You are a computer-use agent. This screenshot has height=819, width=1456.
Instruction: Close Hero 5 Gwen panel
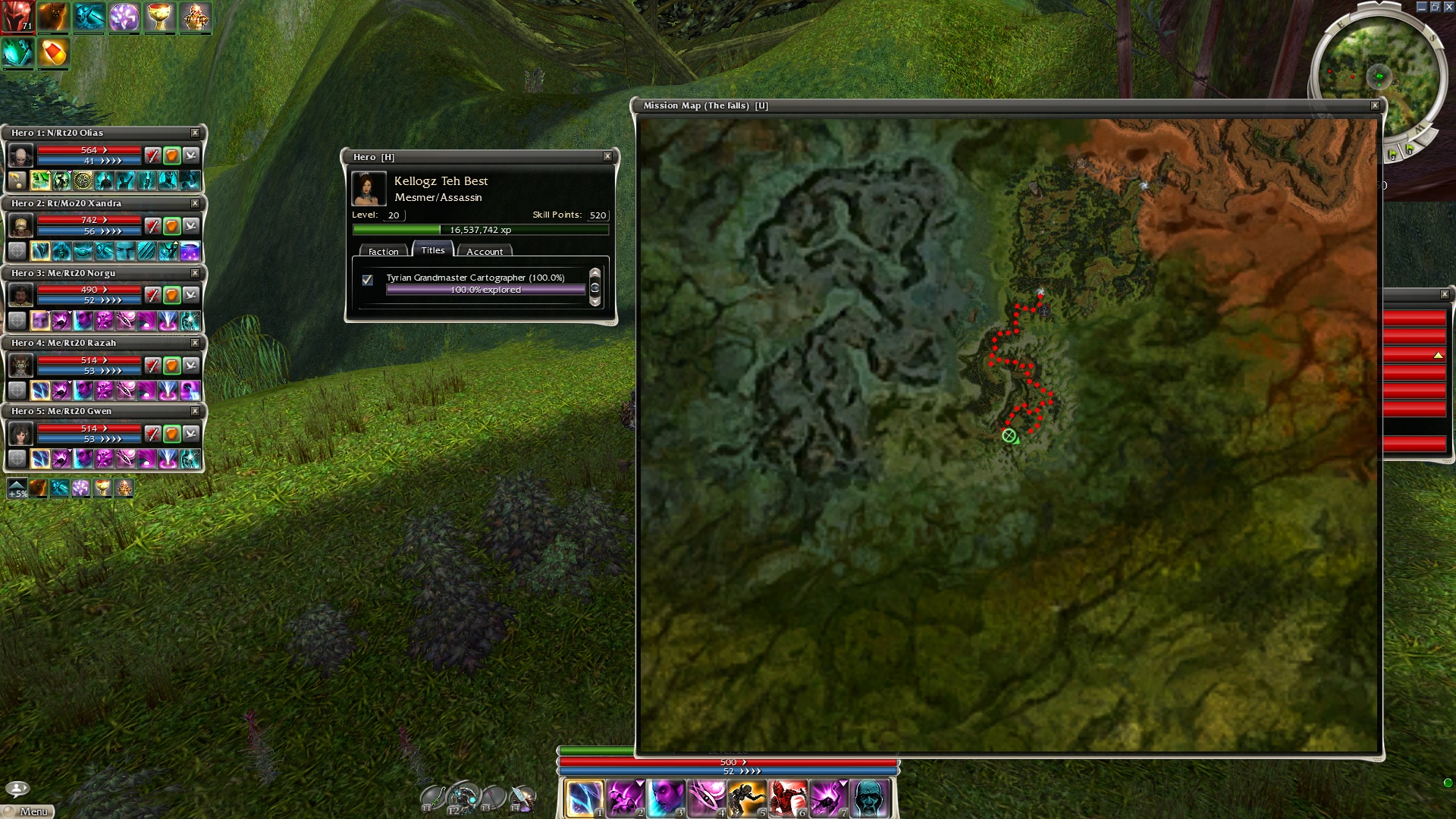195,411
